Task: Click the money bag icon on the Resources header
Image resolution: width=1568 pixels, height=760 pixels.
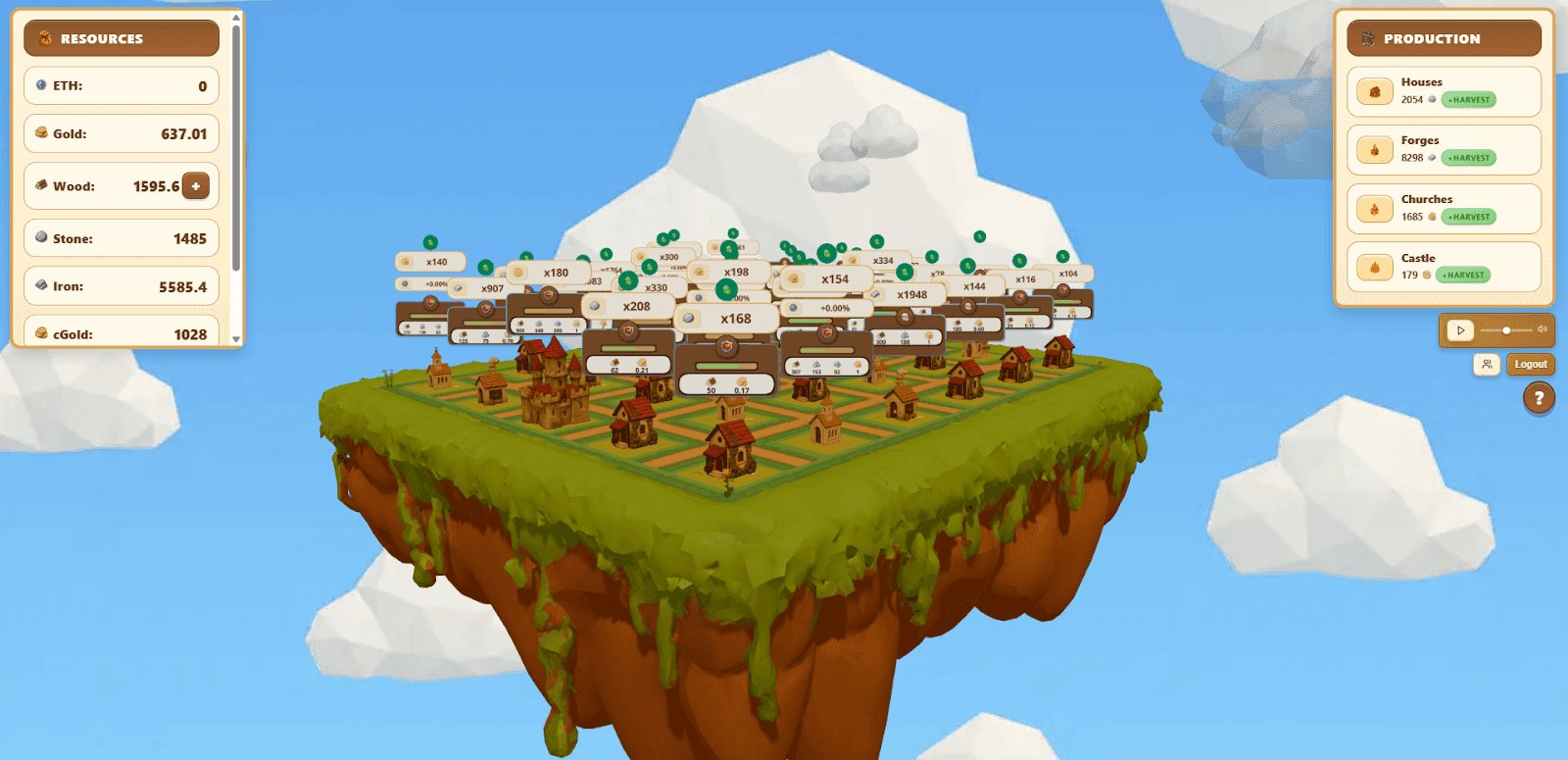Action: coord(44,37)
